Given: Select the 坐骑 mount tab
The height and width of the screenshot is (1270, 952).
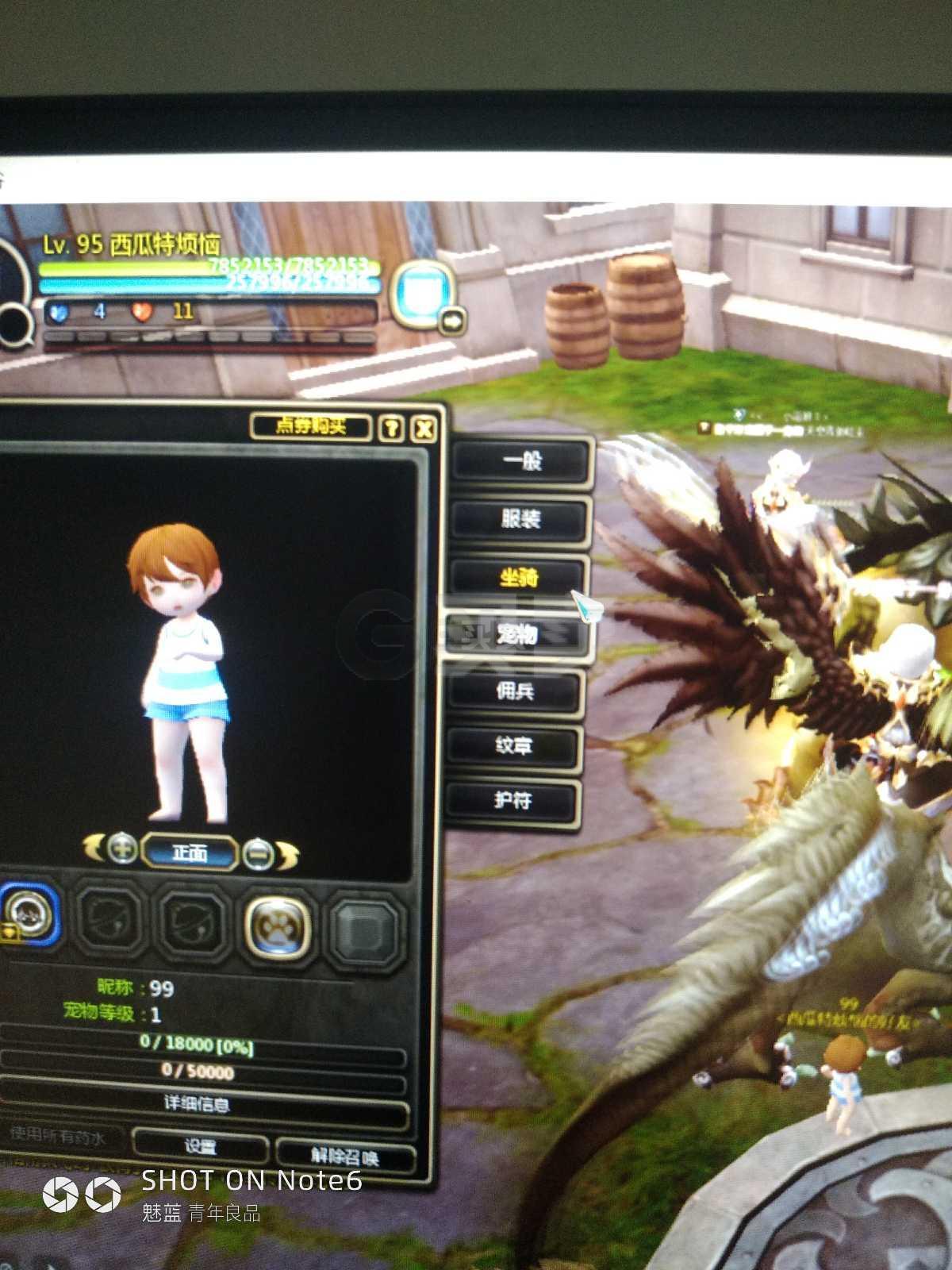Looking at the screenshot, I should [519, 577].
